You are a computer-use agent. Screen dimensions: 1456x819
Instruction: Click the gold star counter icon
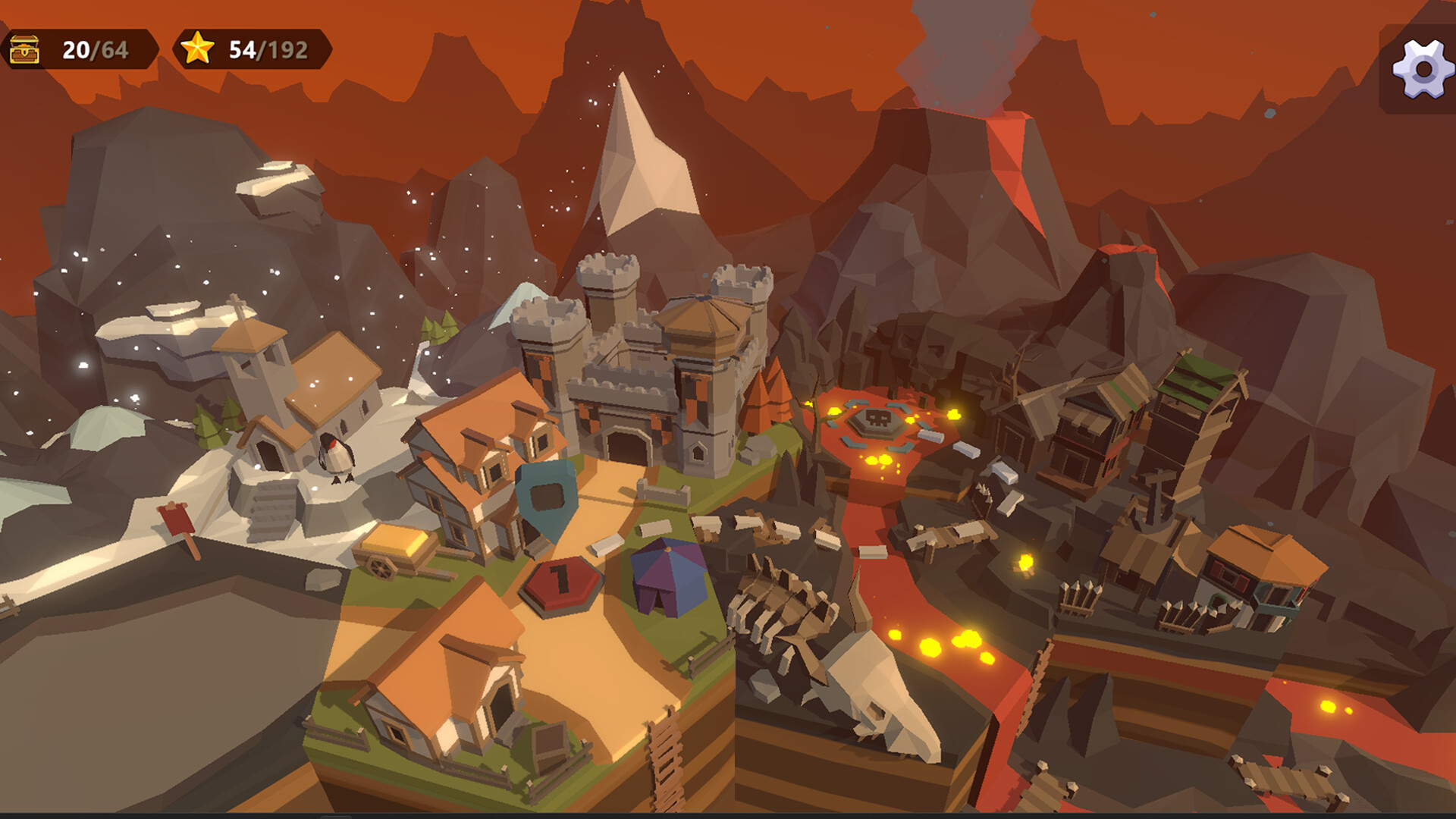[197, 50]
